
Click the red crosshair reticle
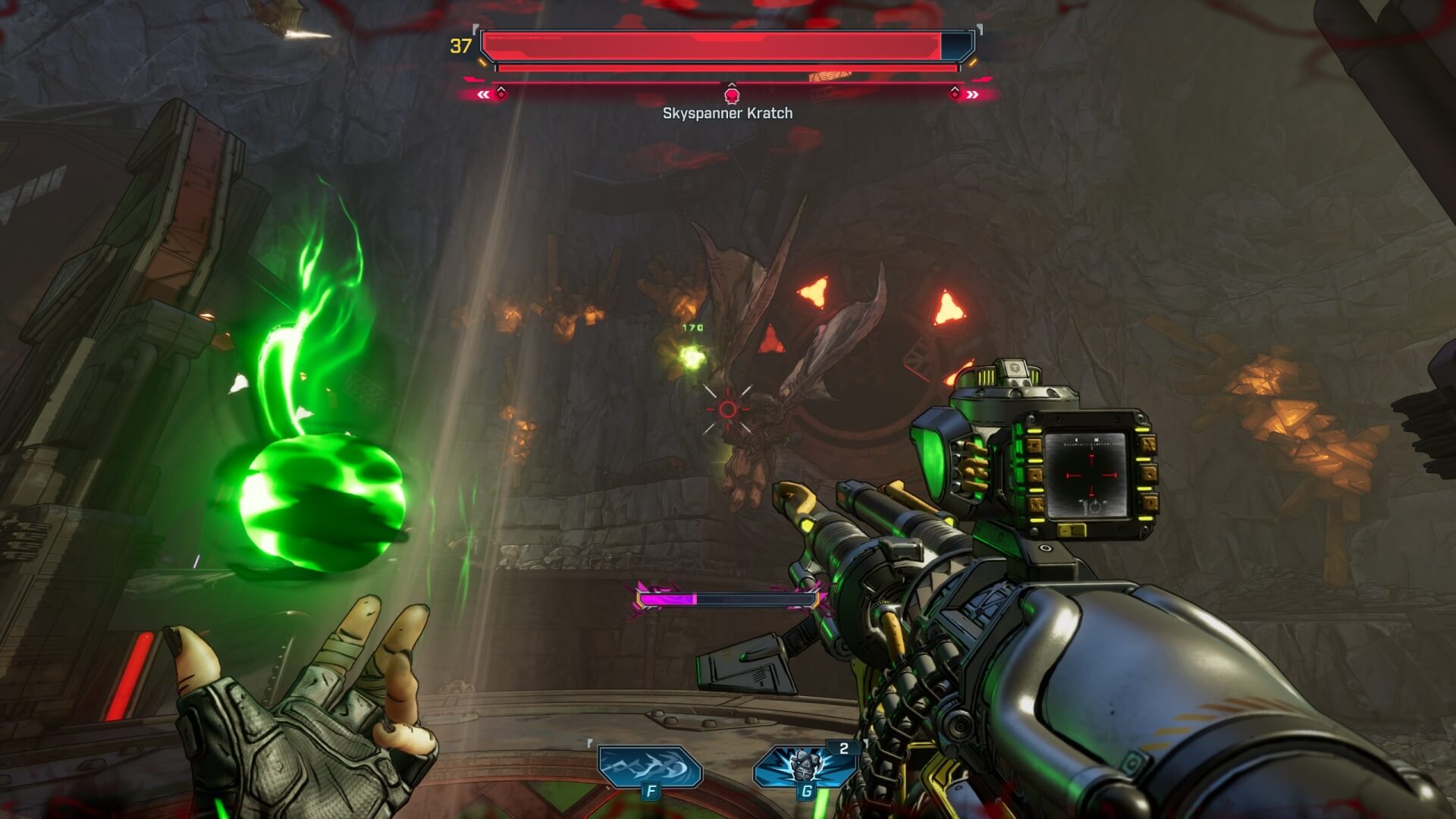(730, 408)
